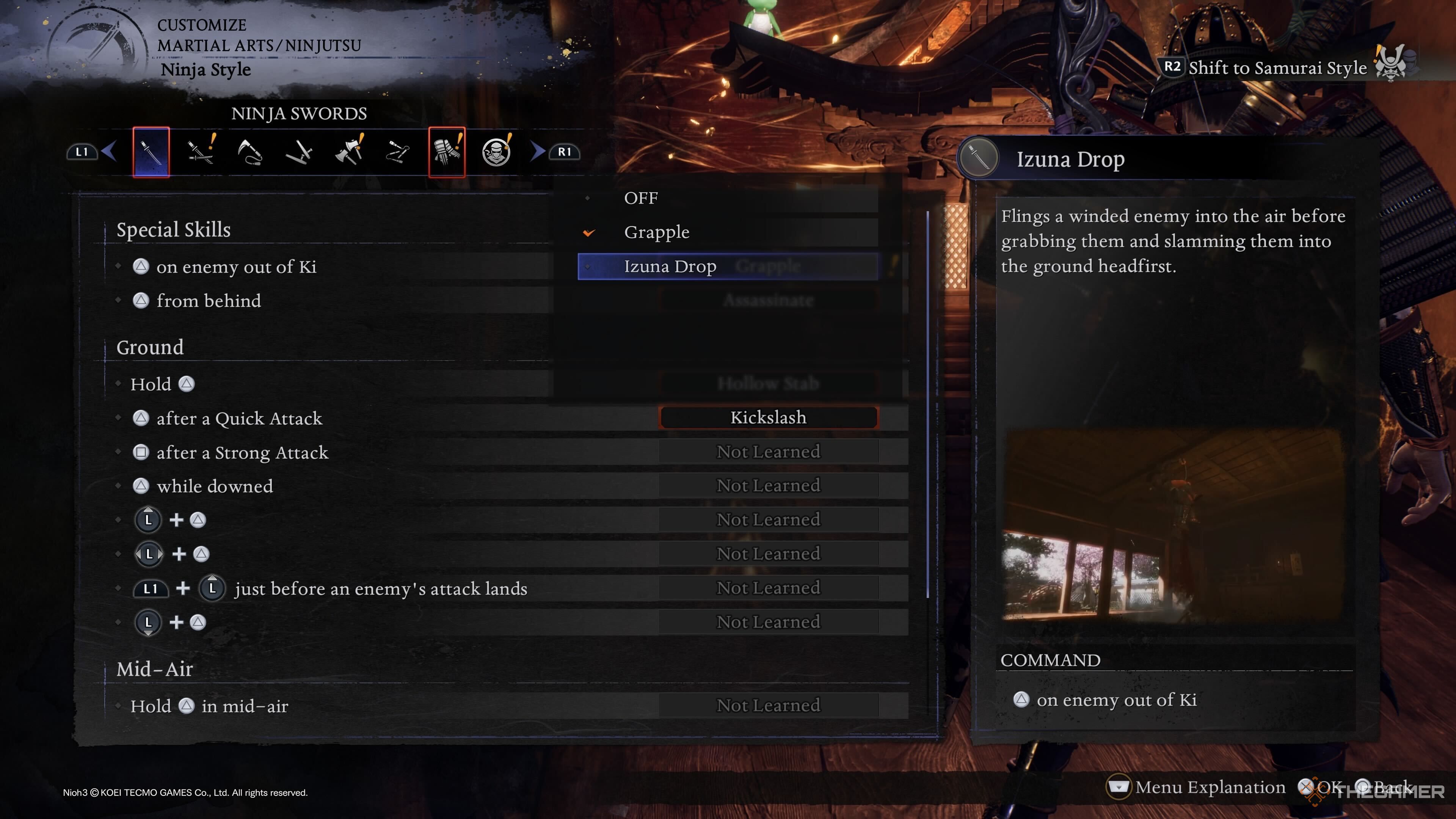Viewport: 1456px width, 819px height.
Task: Choose the tonfa weapon tab
Action: pos(299,152)
